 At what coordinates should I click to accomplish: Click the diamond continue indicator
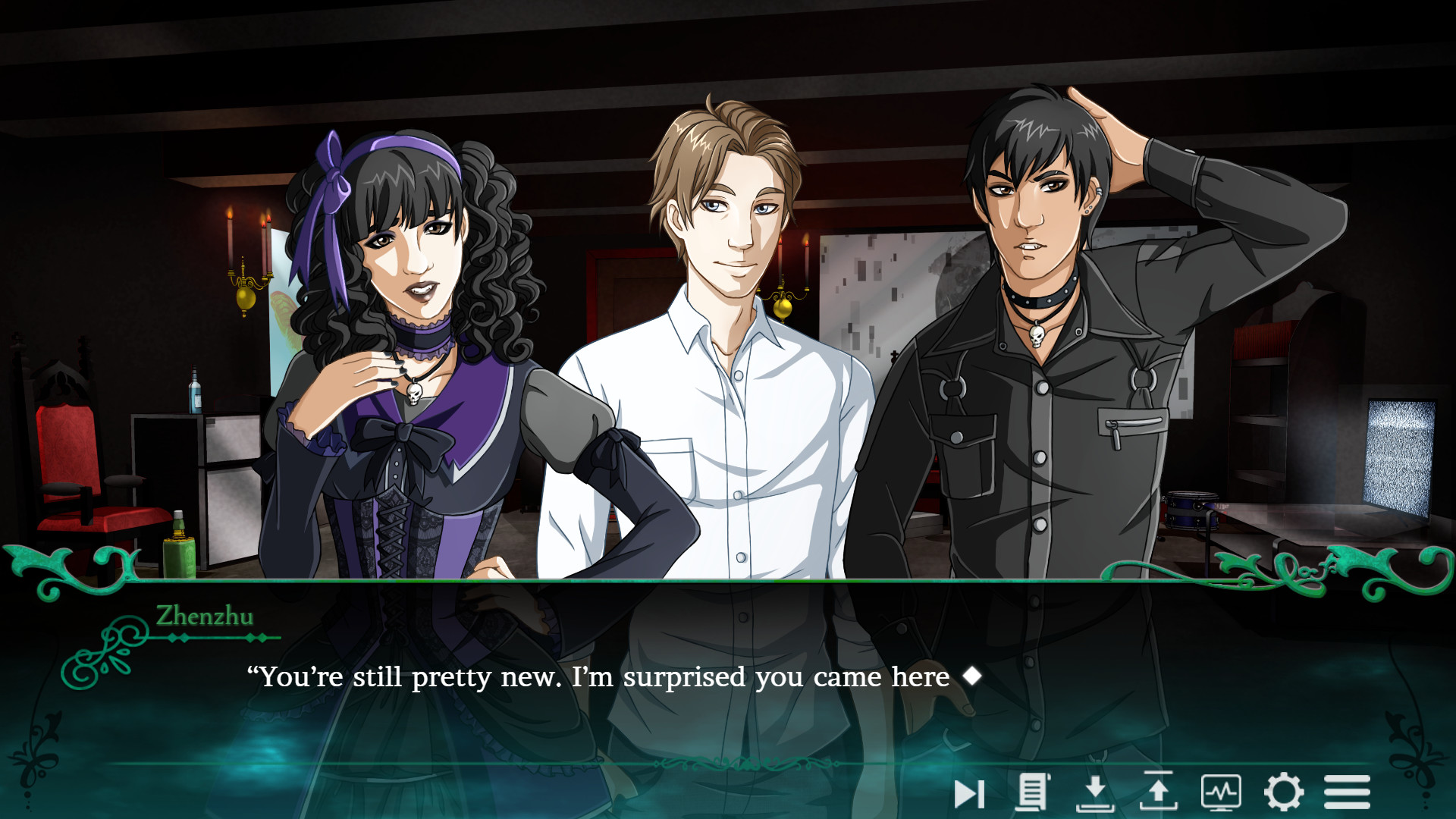coord(973,676)
